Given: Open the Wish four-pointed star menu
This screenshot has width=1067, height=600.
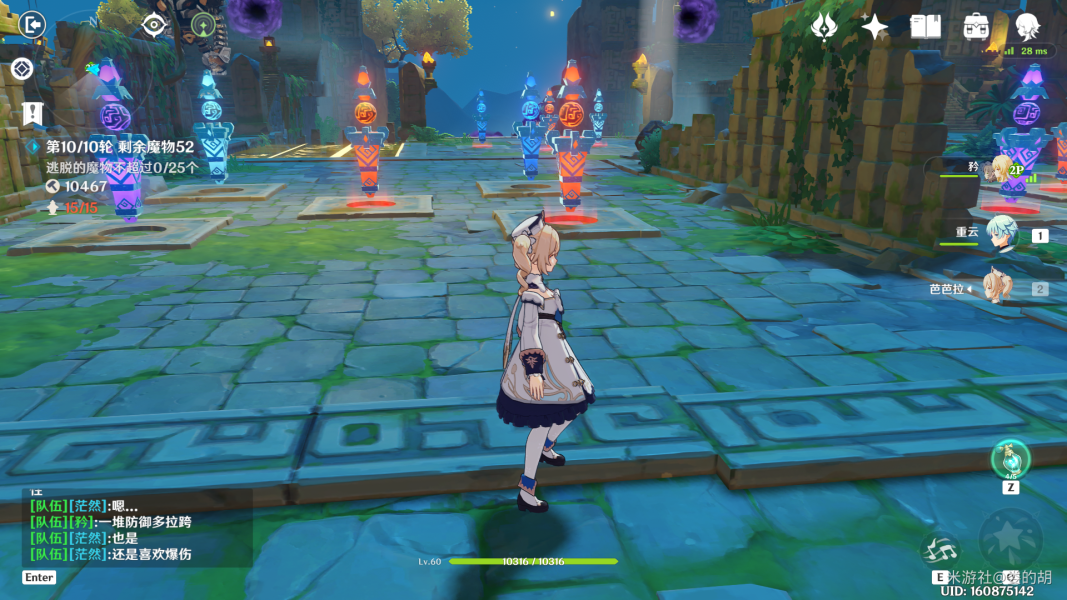Looking at the screenshot, I should [875, 27].
